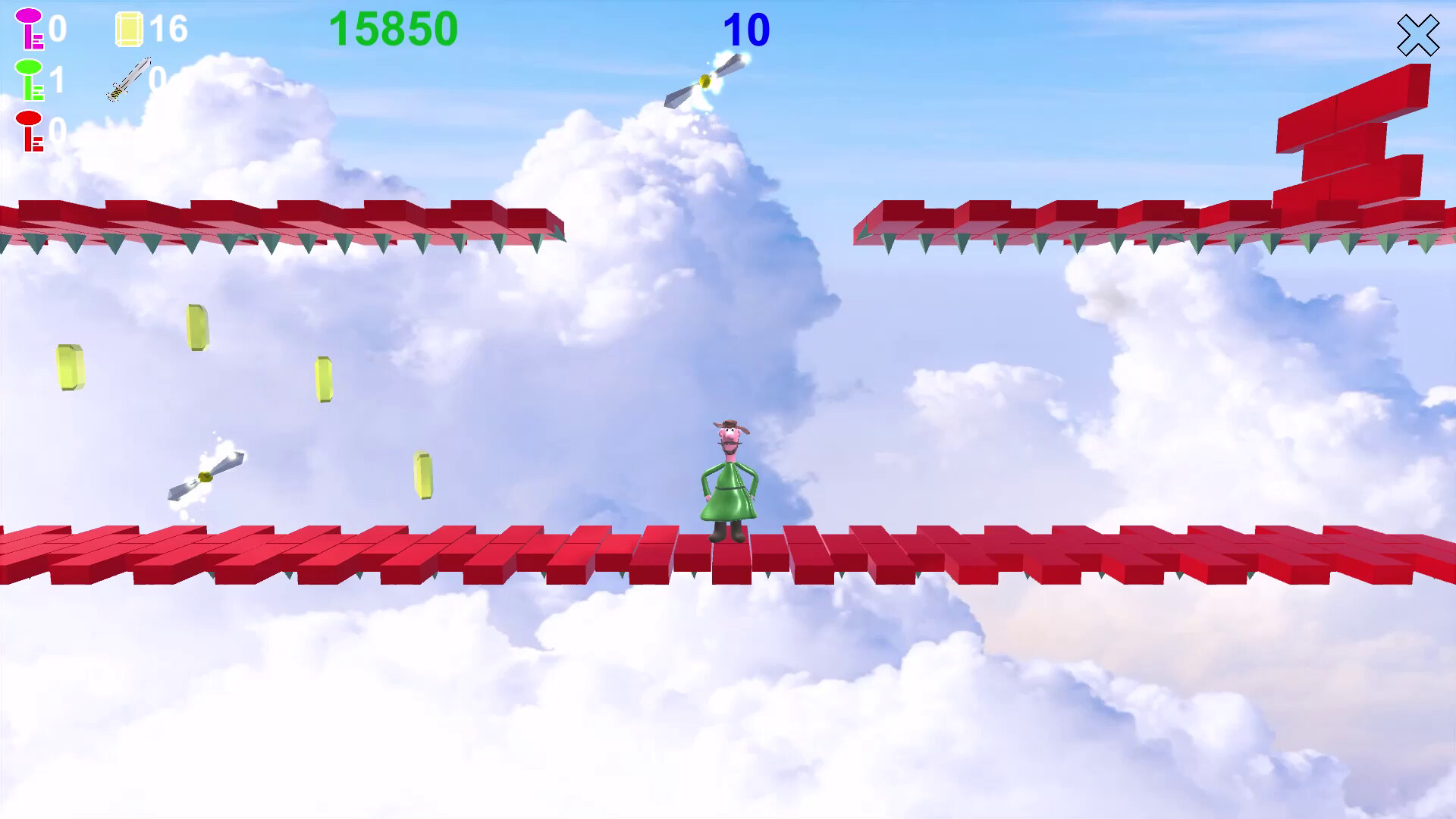This screenshot has height=819, width=1456.
Task: Click the yellow gem counter icon
Action: (129, 29)
